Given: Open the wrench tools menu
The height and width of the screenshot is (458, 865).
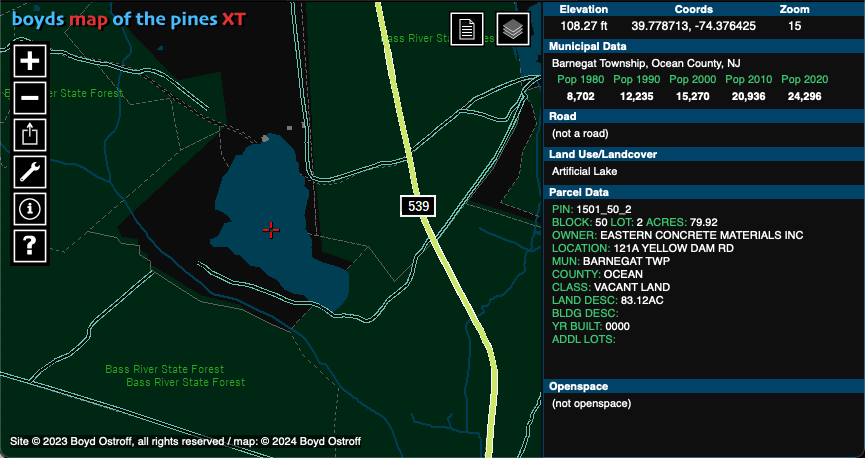Looking at the screenshot, I should pyautogui.click(x=30, y=171).
